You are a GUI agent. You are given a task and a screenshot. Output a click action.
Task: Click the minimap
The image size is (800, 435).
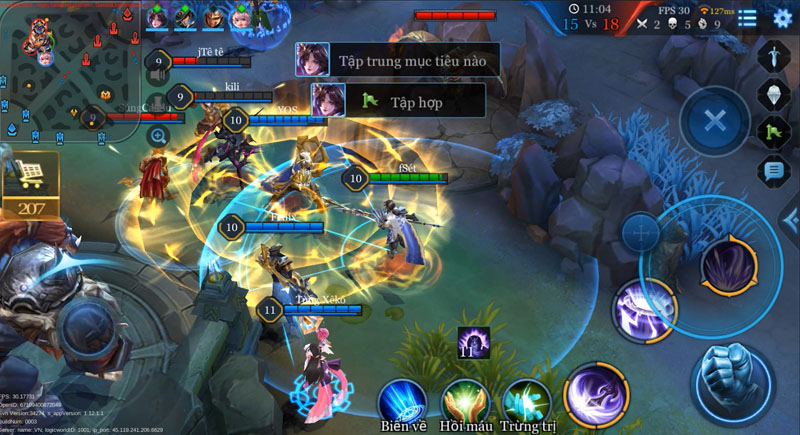70,70
